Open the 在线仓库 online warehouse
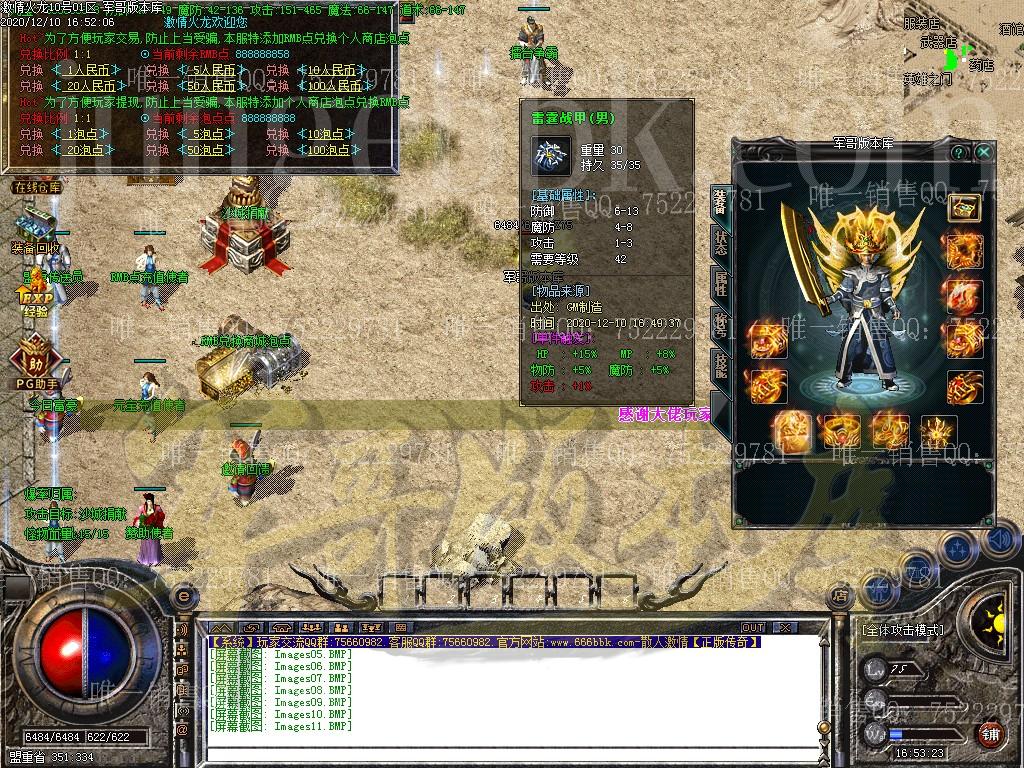The height and width of the screenshot is (768, 1024). tap(37, 188)
